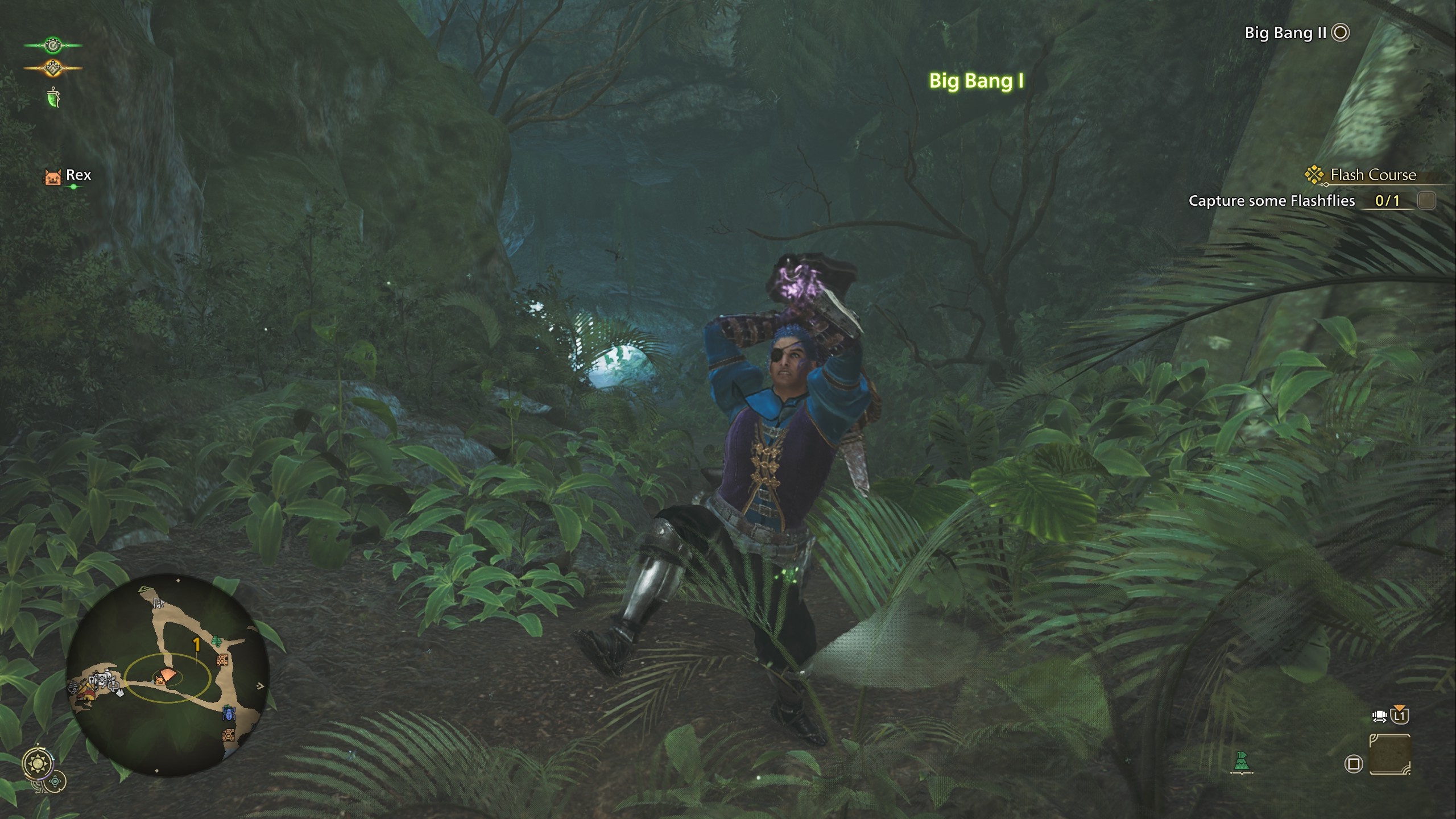Select the Rex palico companion entry
Image resolution: width=1456 pixels, height=819 pixels.
(x=68, y=176)
